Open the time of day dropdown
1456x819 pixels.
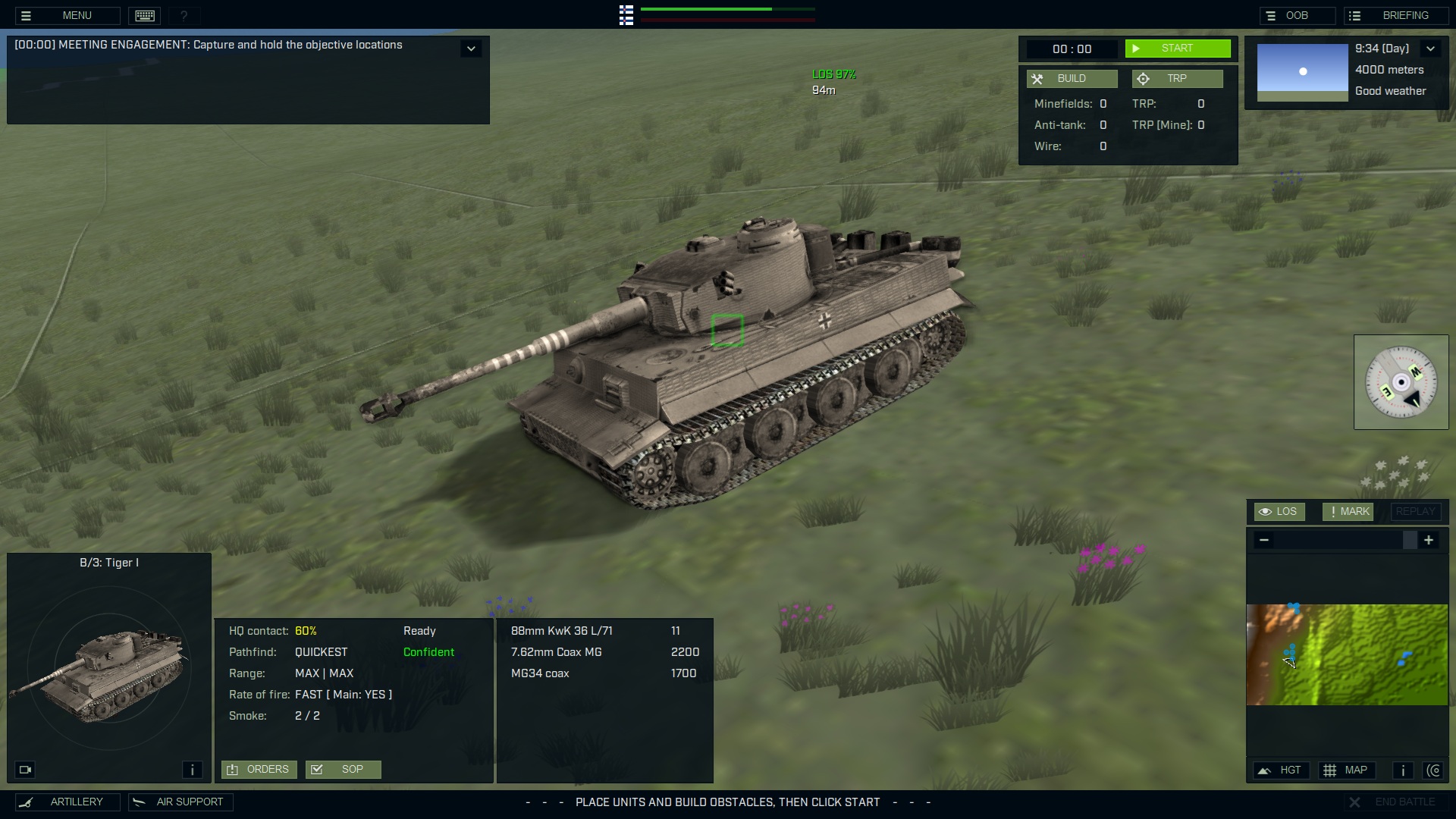[x=1432, y=48]
